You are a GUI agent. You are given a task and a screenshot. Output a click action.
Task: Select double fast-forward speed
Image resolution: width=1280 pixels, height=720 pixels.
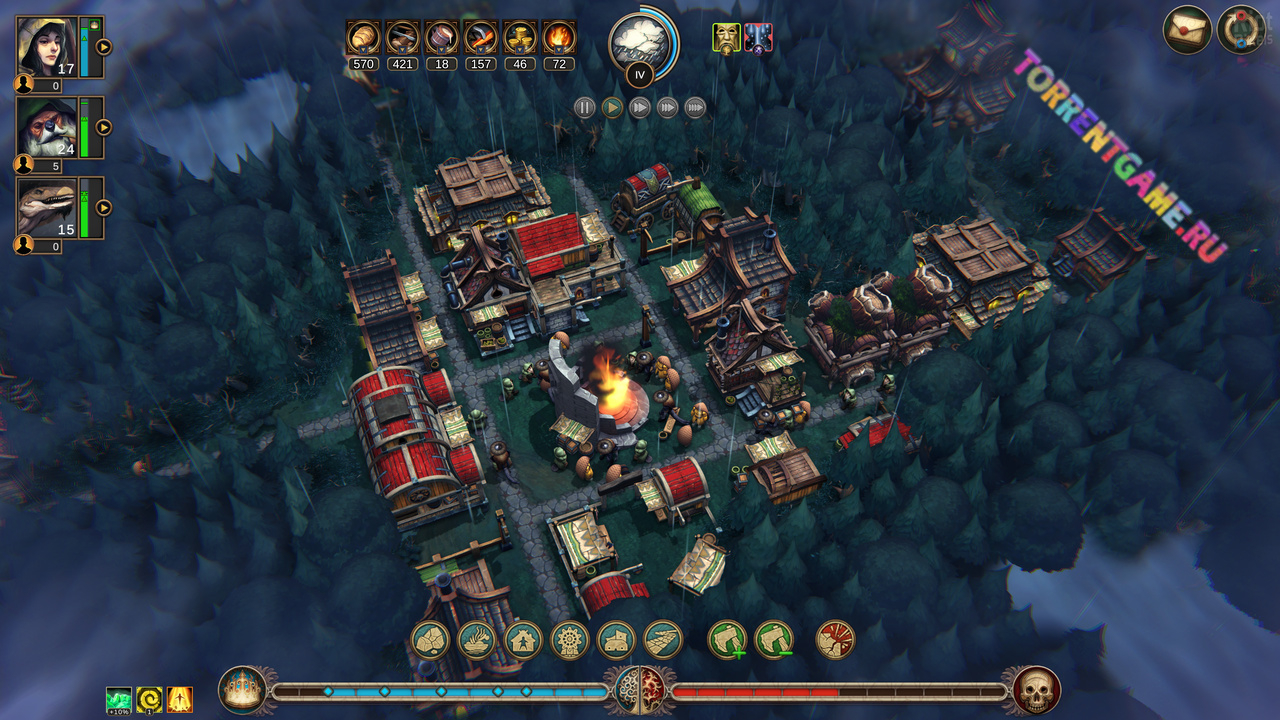pos(640,108)
